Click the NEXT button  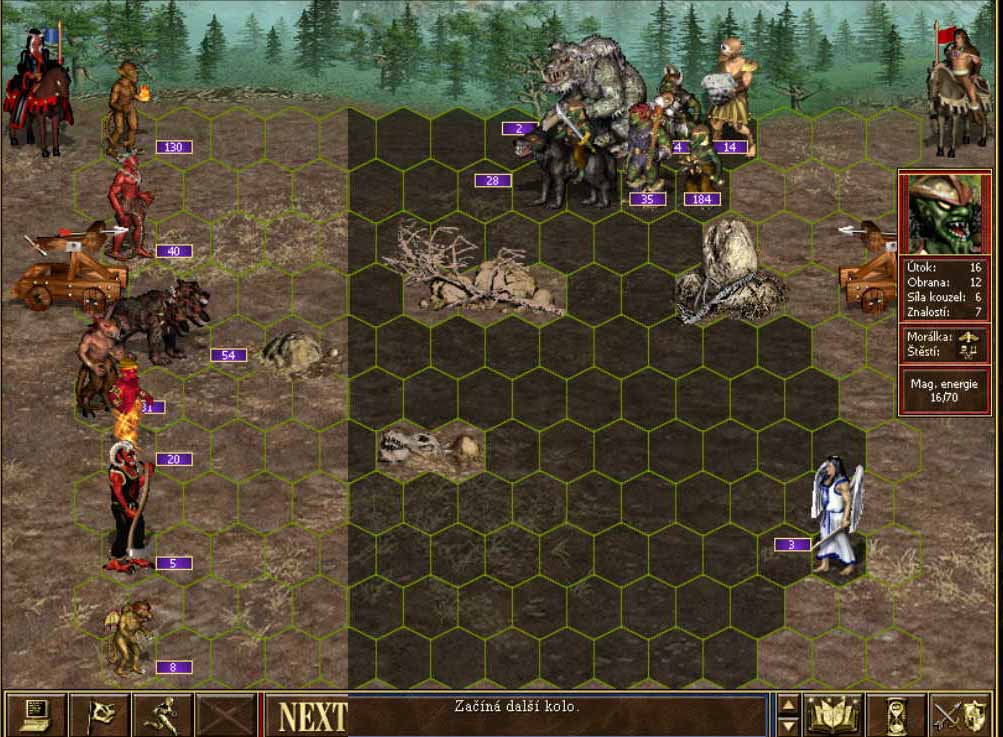312,716
